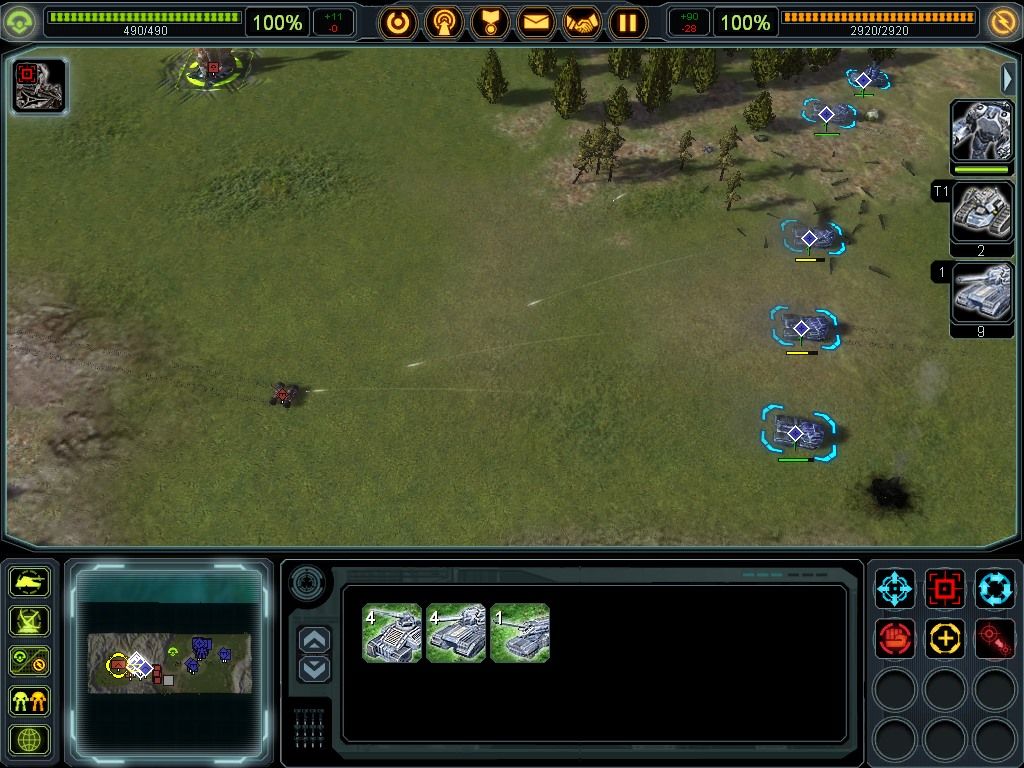Activate the Patrol order
Screen dimensions: 1024x768
995,589
